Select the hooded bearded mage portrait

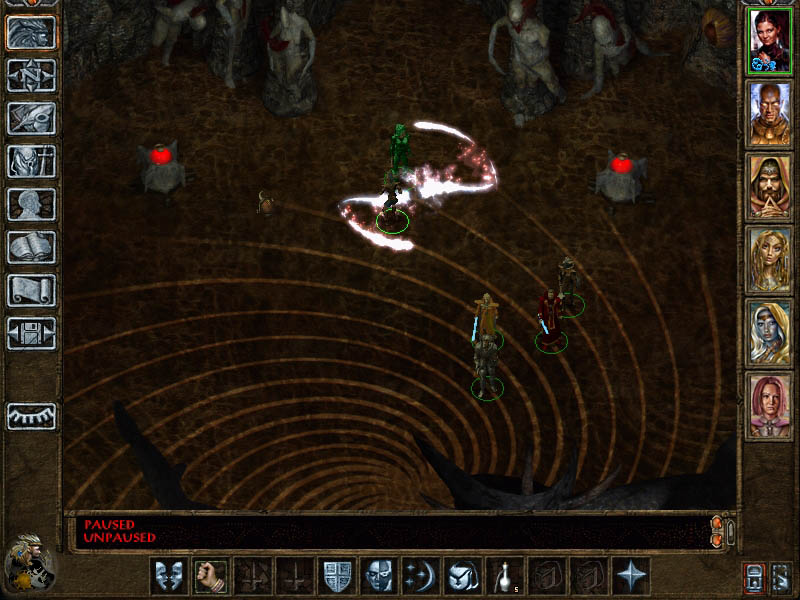click(x=769, y=187)
